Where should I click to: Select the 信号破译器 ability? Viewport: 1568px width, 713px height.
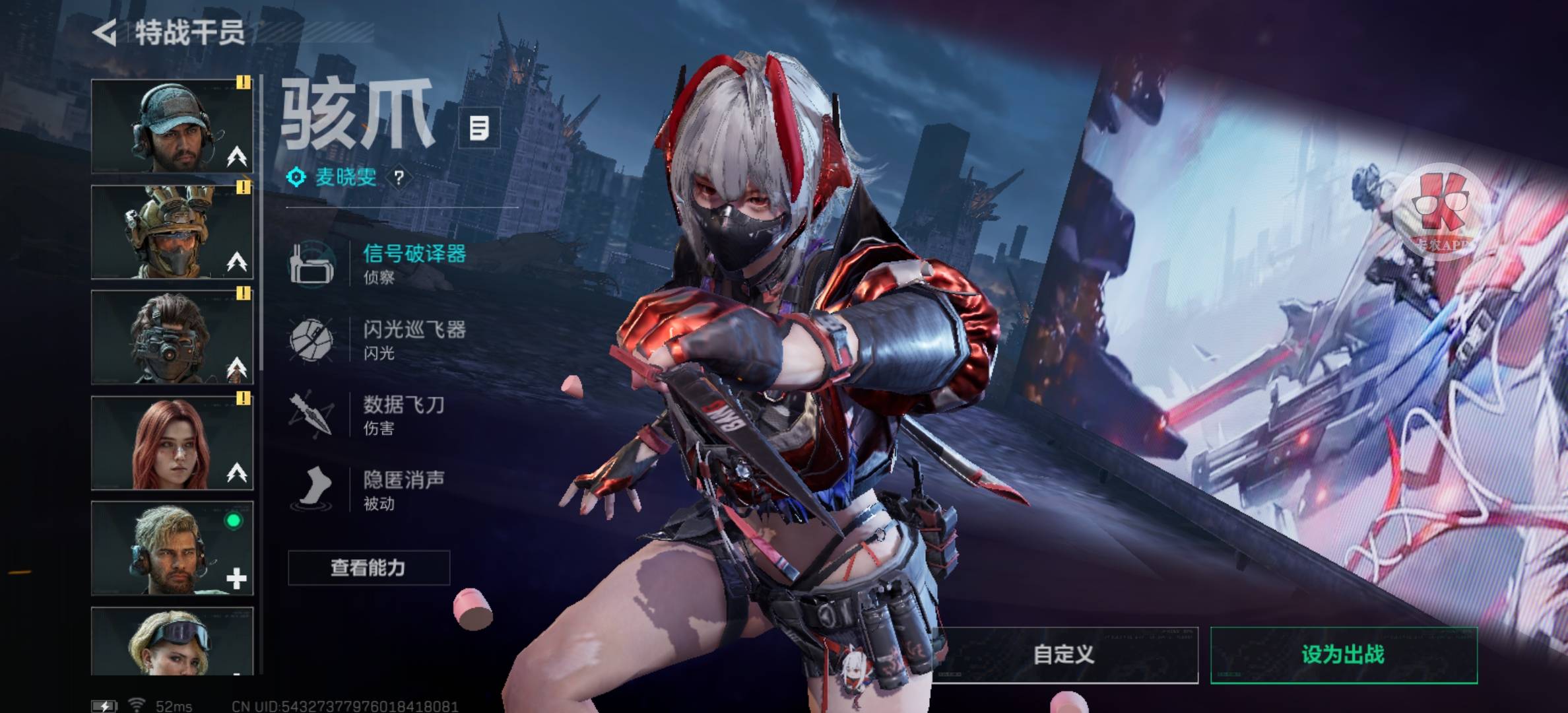coord(413,263)
